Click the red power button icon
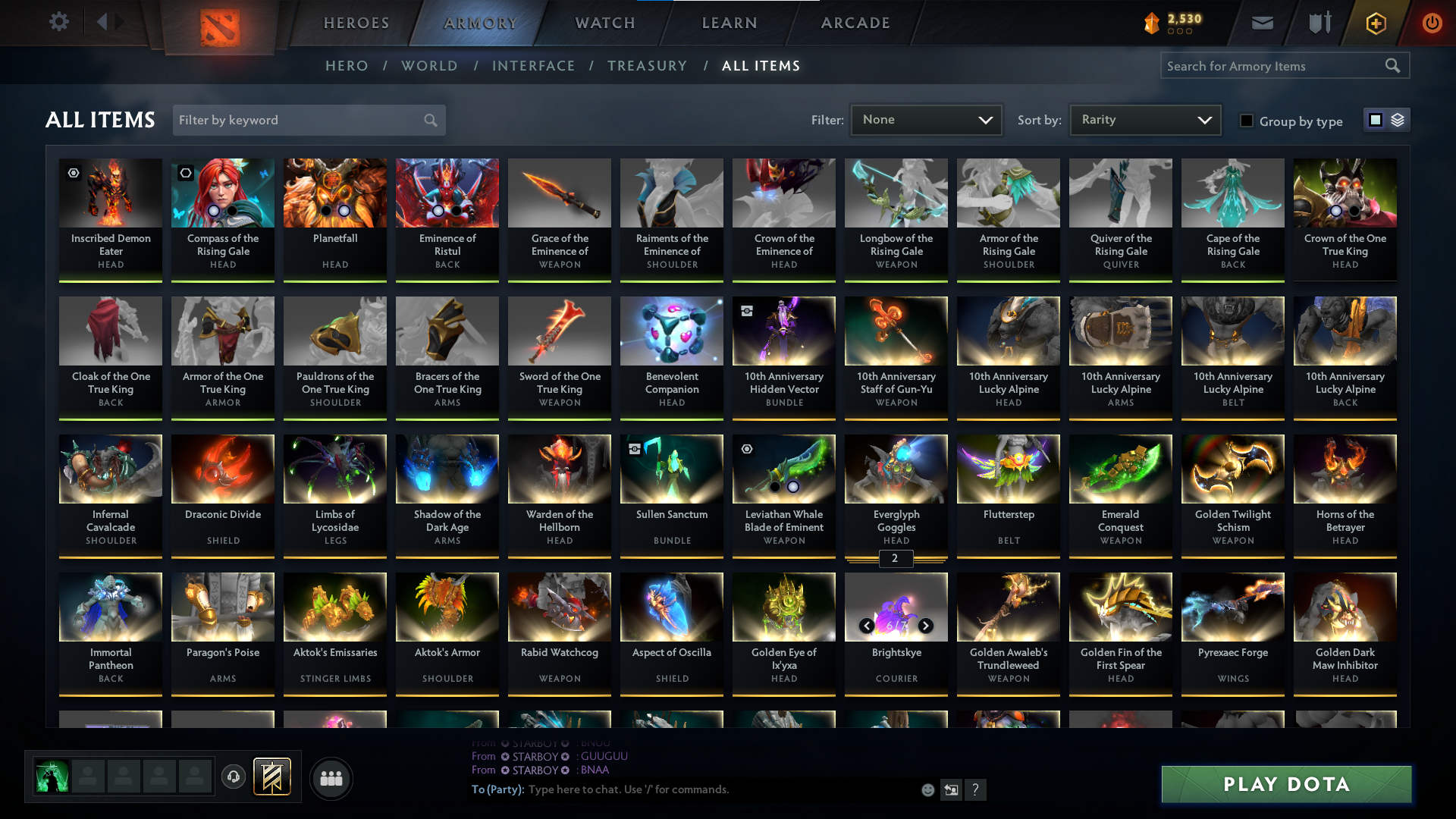The image size is (1456, 819). [x=1432, y=23]
